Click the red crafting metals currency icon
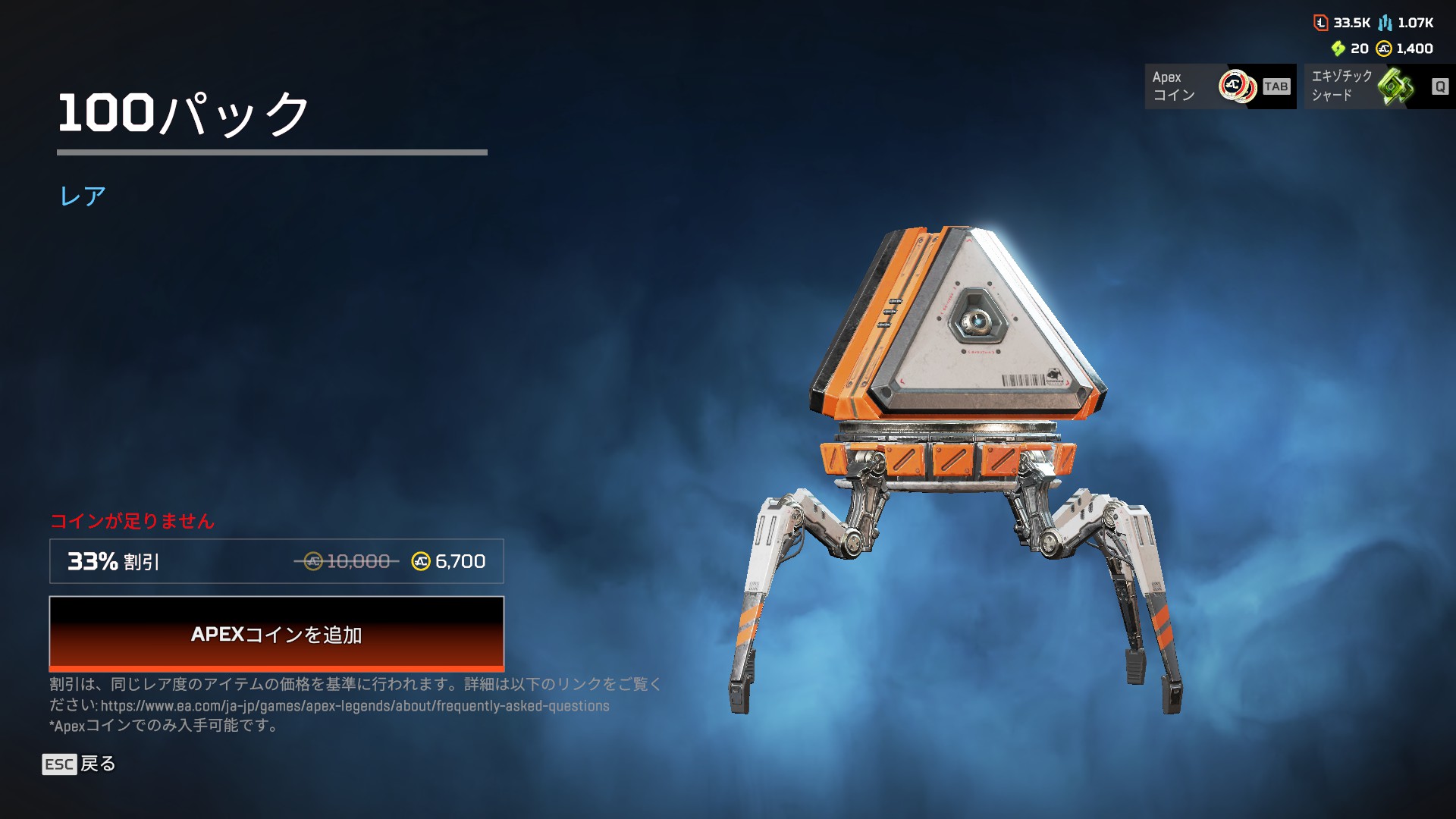The width and height of the screenshot is (1456, 819). [1321, 23]
